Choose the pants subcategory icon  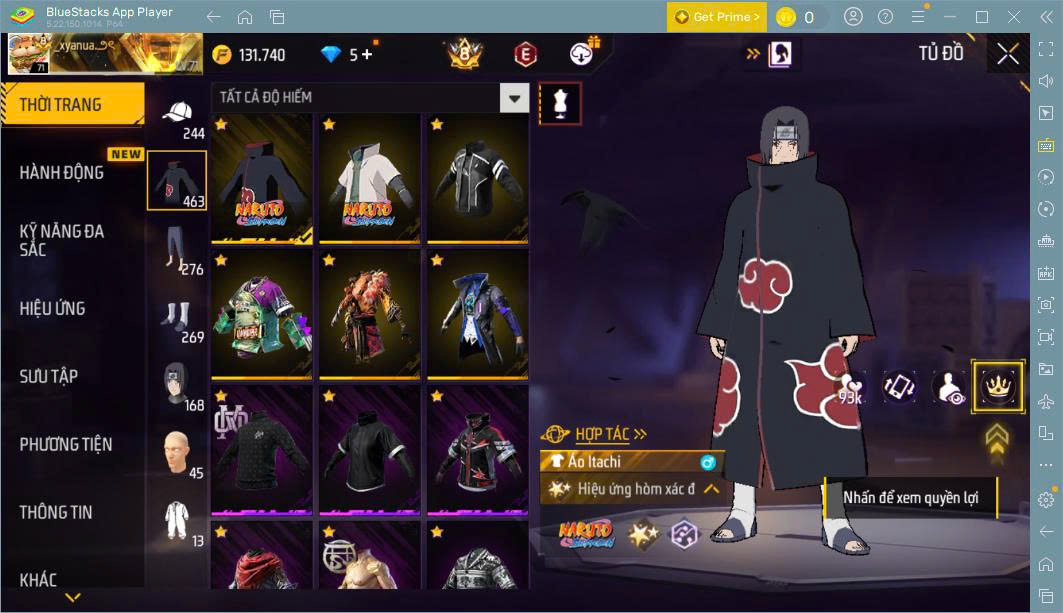pos(177,248)
